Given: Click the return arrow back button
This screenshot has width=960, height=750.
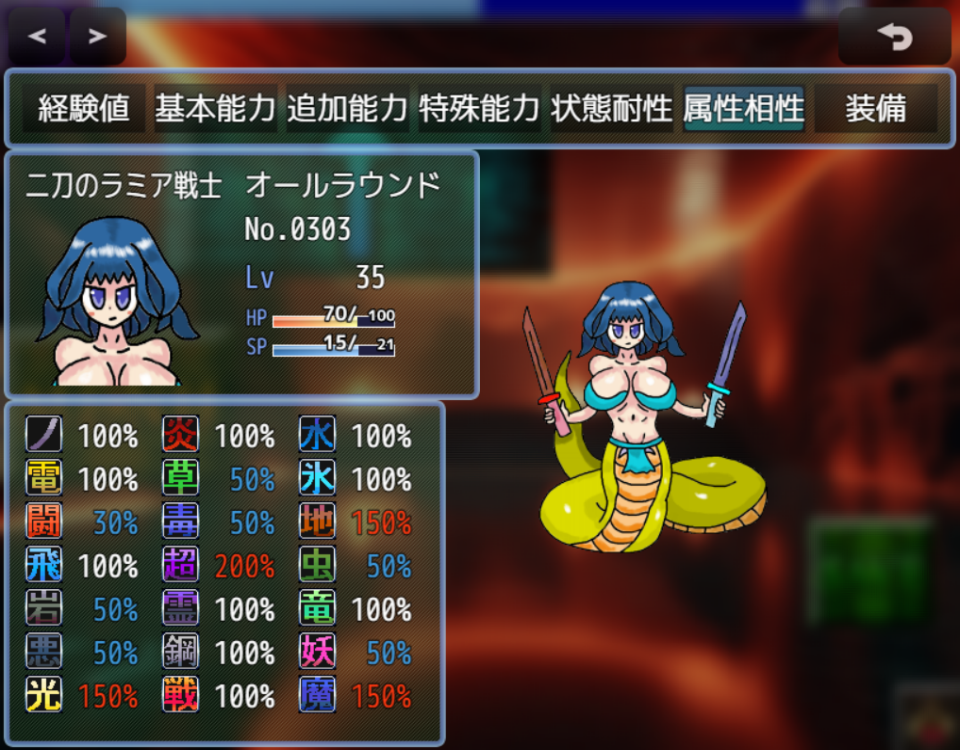Looking at the screenshot, I should [894, 37].
